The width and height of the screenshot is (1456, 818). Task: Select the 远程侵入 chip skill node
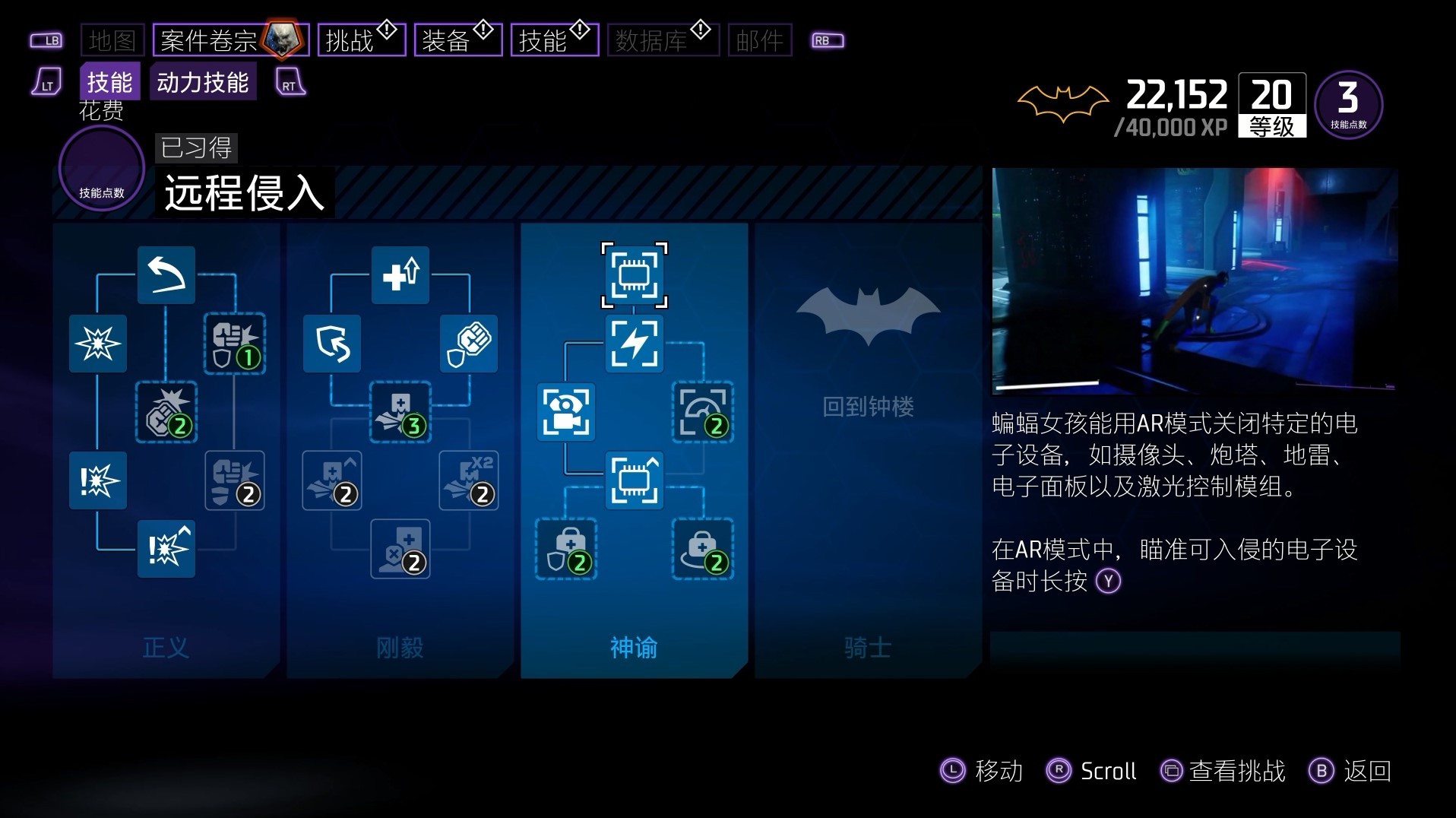pos(635,274)
